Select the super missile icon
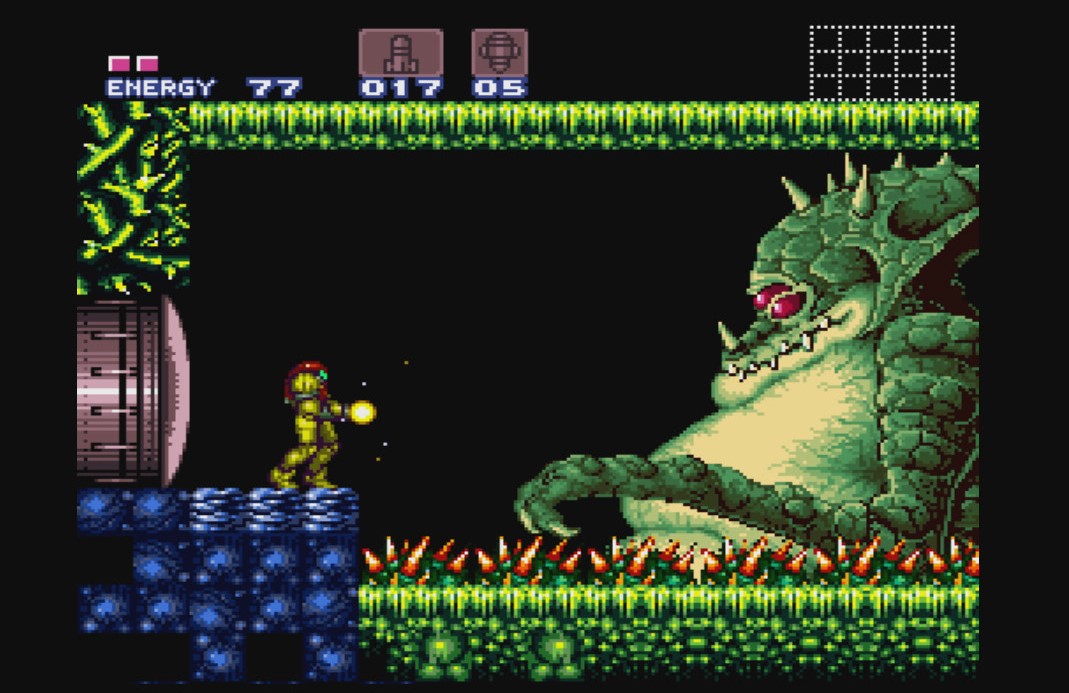The image size is (1069, 693). click(499, 52)
